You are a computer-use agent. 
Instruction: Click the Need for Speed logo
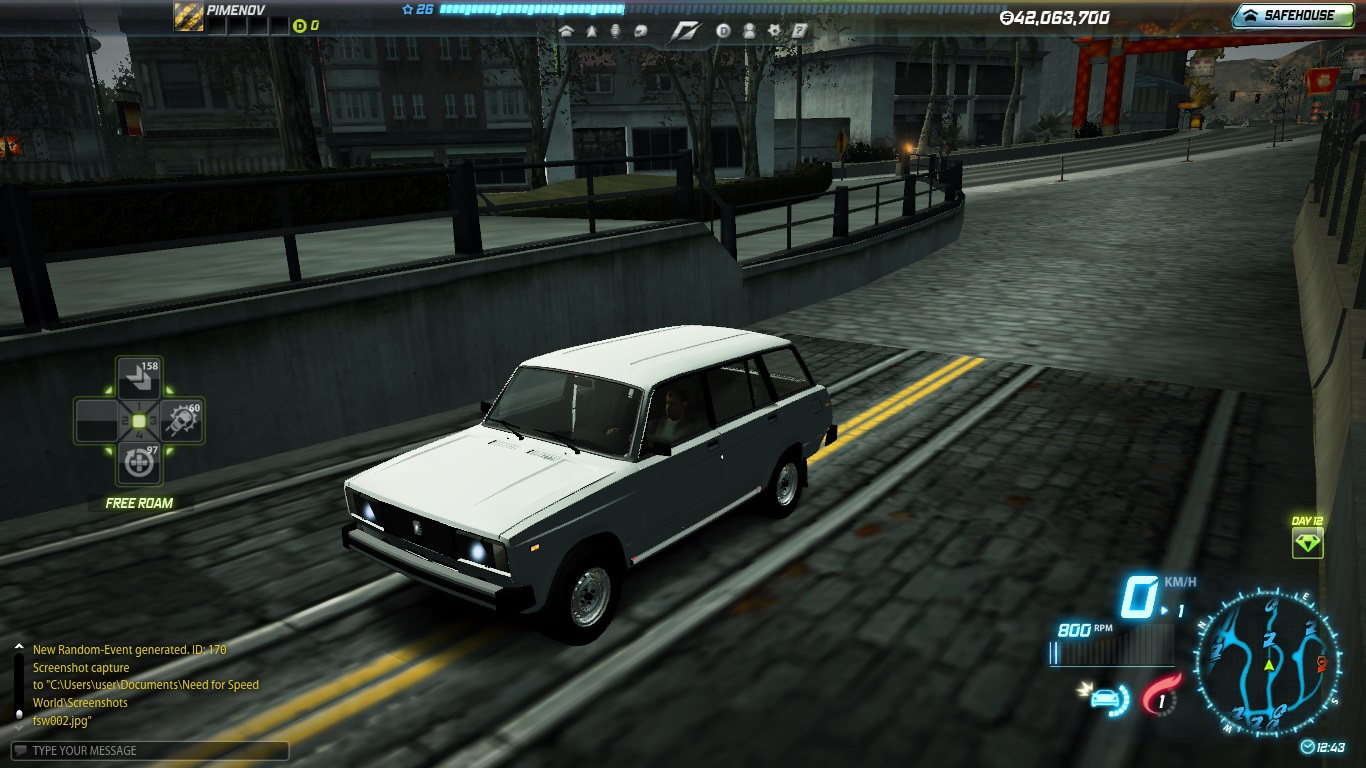click(684, 31)
